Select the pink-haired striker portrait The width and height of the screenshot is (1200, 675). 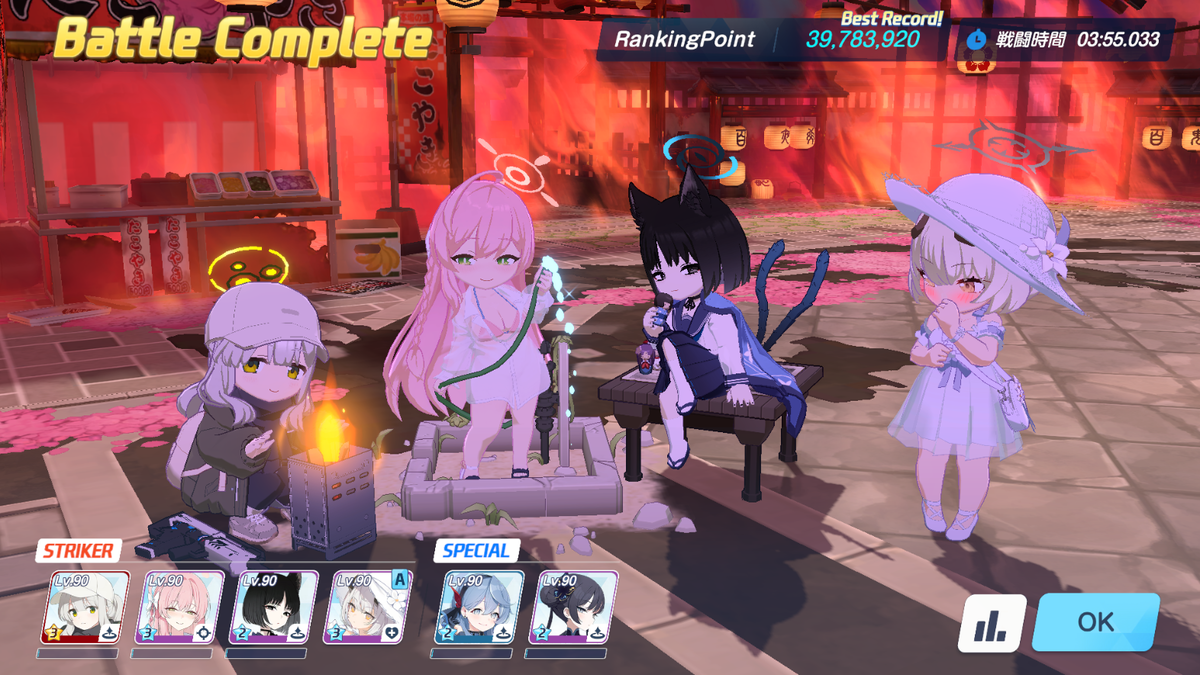179,607
